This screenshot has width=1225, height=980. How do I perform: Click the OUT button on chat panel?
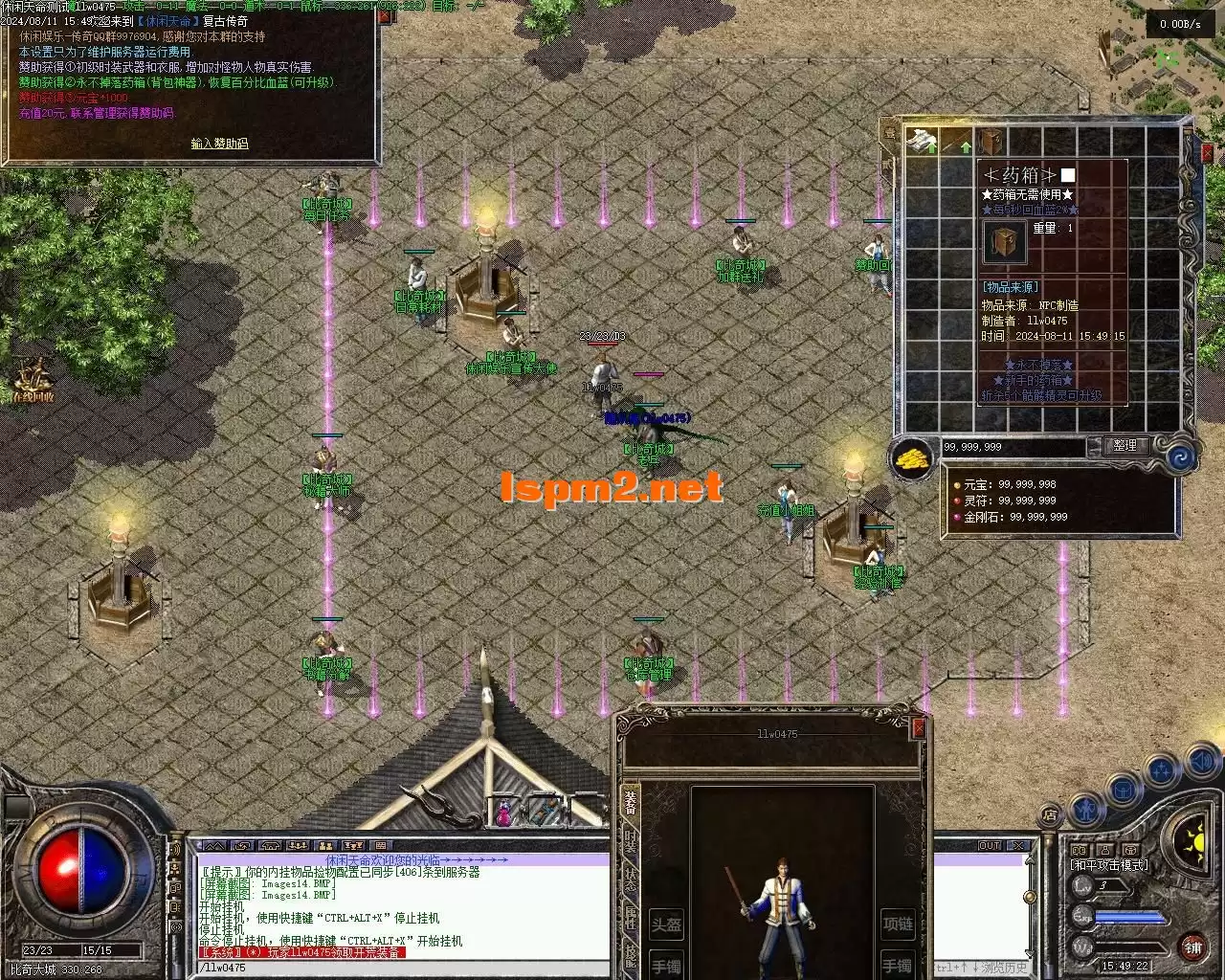(x=989, y=846)
